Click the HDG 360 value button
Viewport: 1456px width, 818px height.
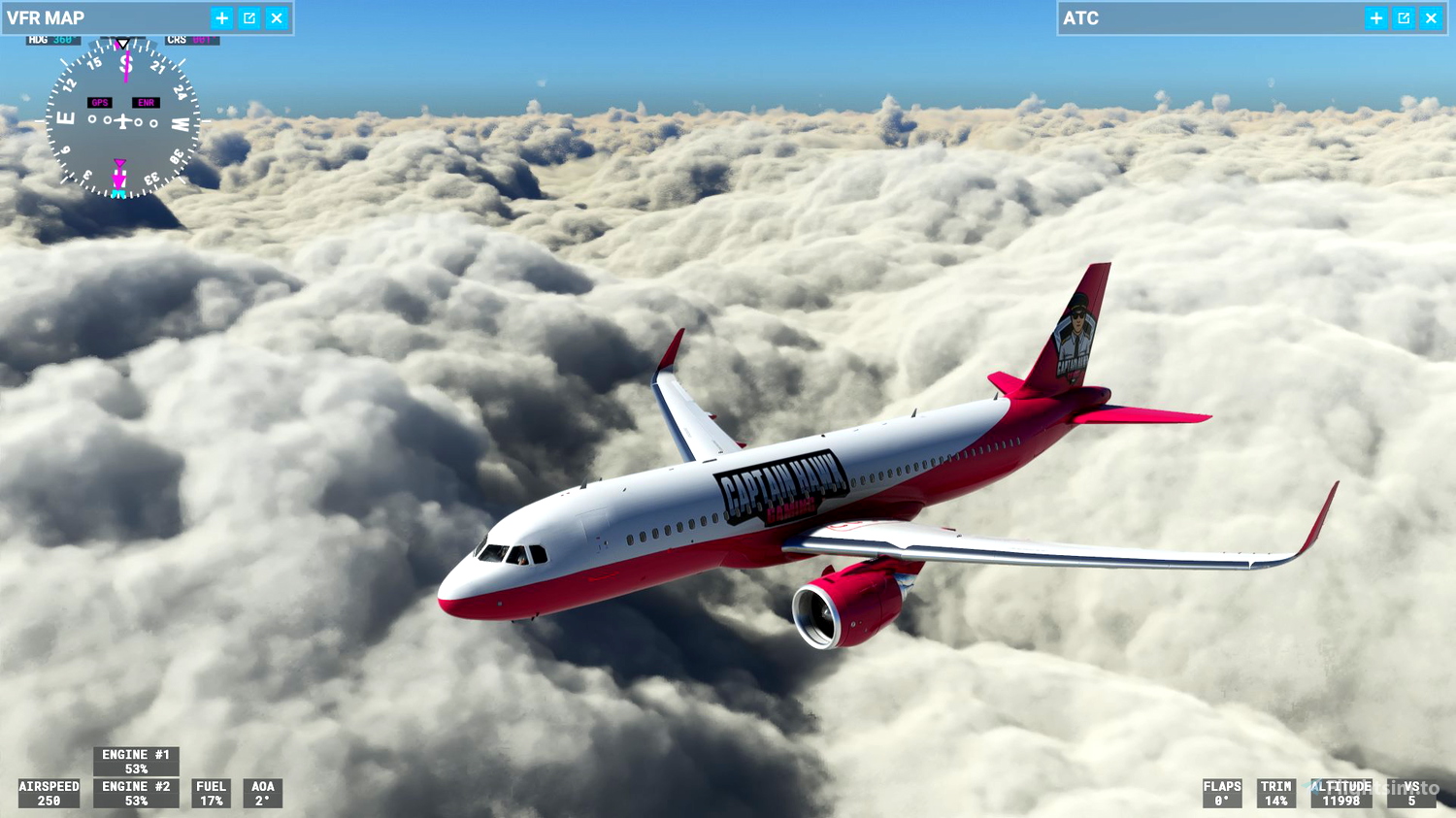pyautogui.click(x=62, y=40)
